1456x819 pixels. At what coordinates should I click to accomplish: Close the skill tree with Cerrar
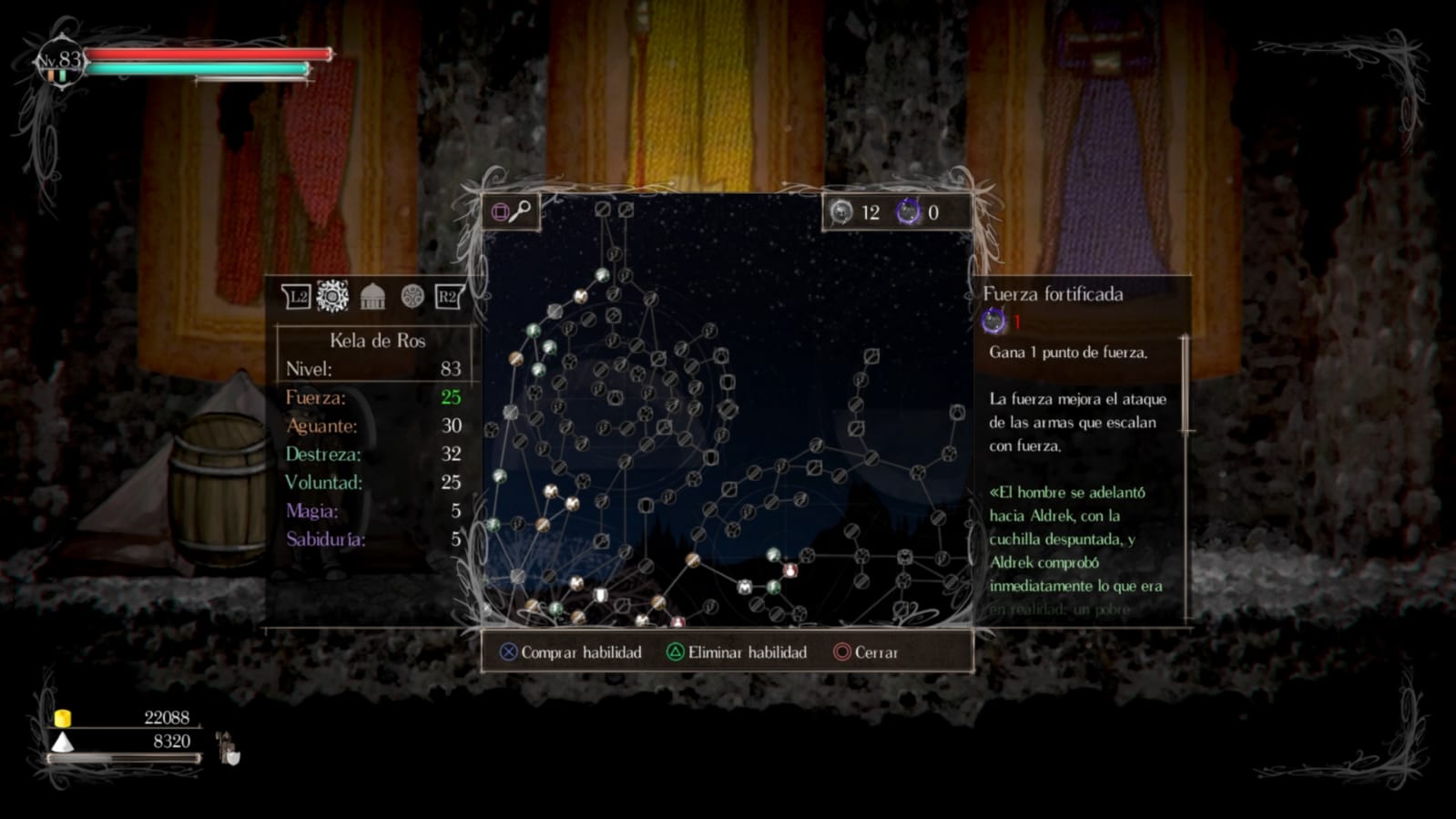(x=866, y=652)
